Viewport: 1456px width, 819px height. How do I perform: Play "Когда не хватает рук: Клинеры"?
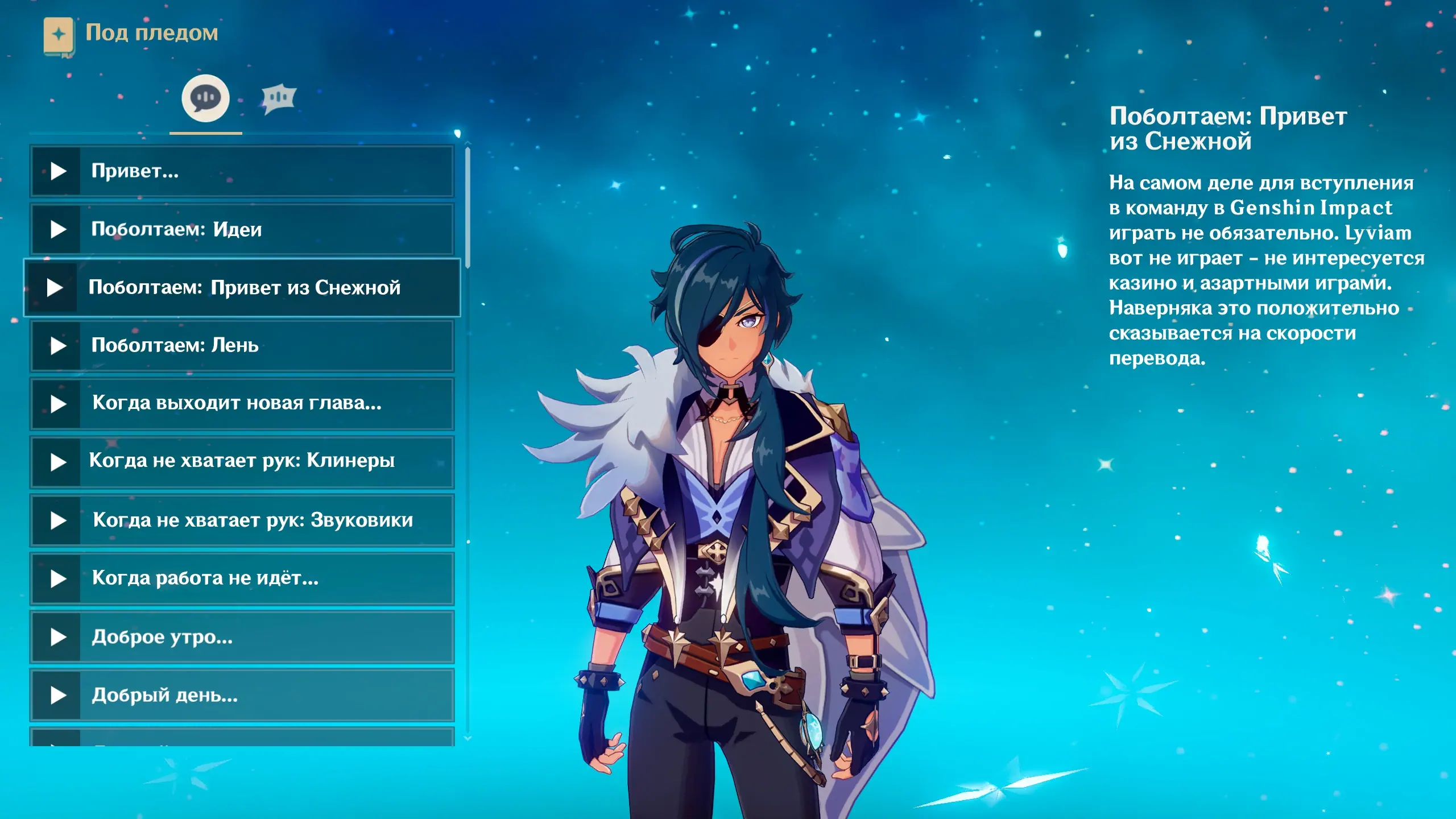click(x=242, y=461)
